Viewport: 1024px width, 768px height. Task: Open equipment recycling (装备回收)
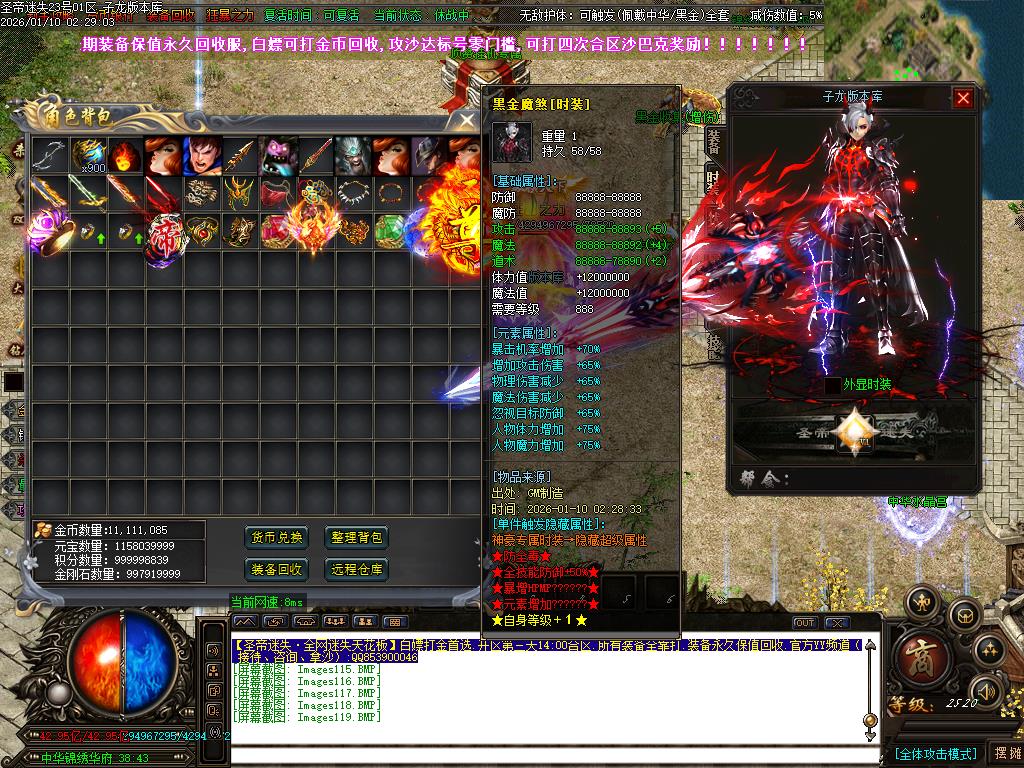tap(276, 570)
